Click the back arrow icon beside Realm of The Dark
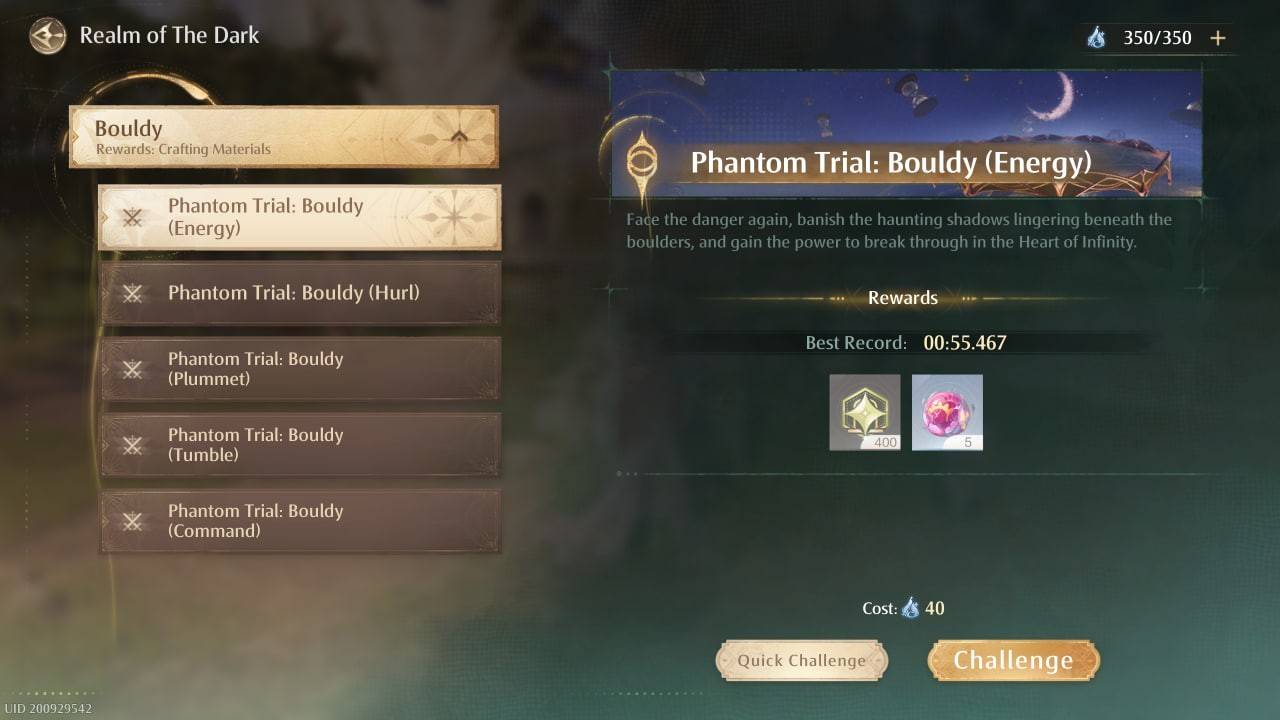 pos(46,36)
